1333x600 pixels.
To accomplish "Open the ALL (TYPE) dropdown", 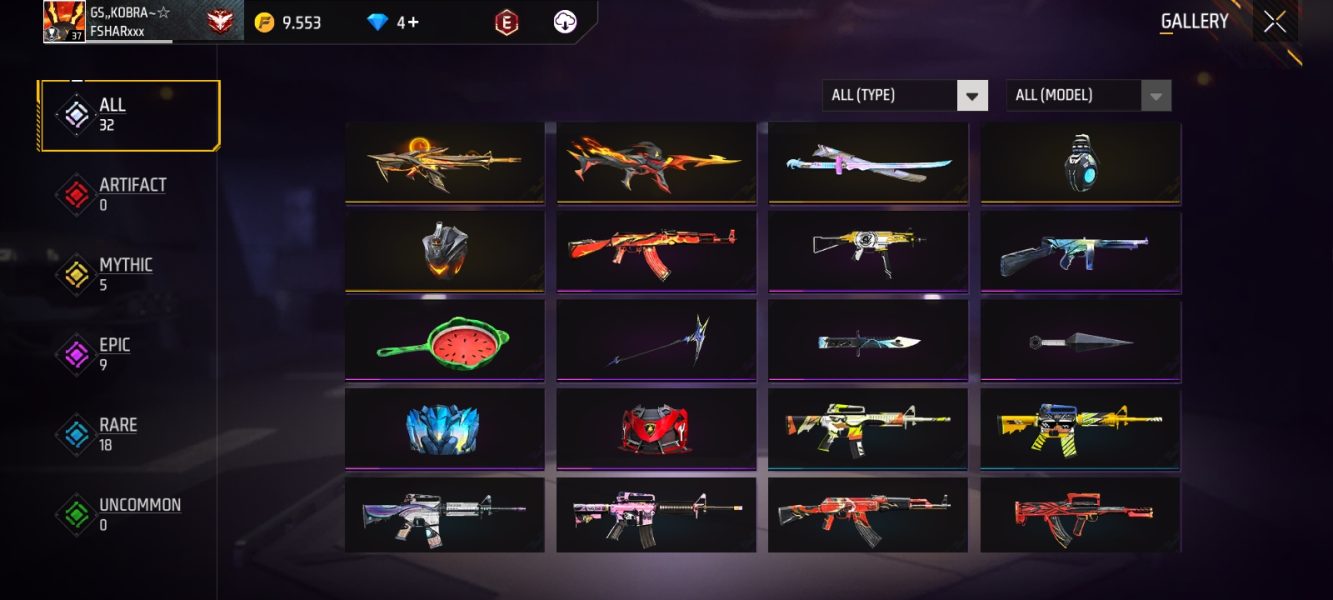I will [905, 96].
